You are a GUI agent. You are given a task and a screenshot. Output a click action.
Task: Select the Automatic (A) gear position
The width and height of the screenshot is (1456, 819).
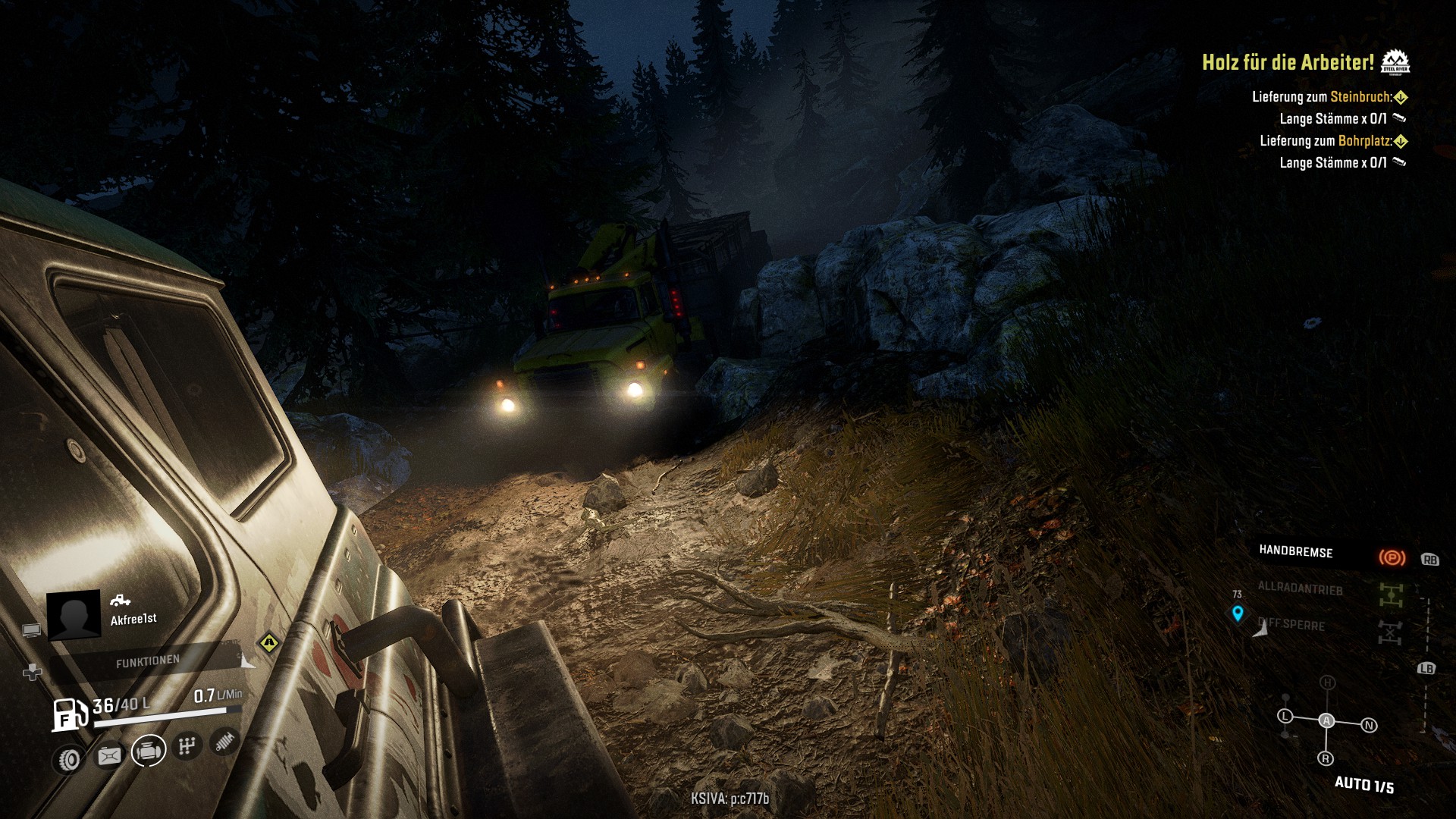tap(1326, 720)
